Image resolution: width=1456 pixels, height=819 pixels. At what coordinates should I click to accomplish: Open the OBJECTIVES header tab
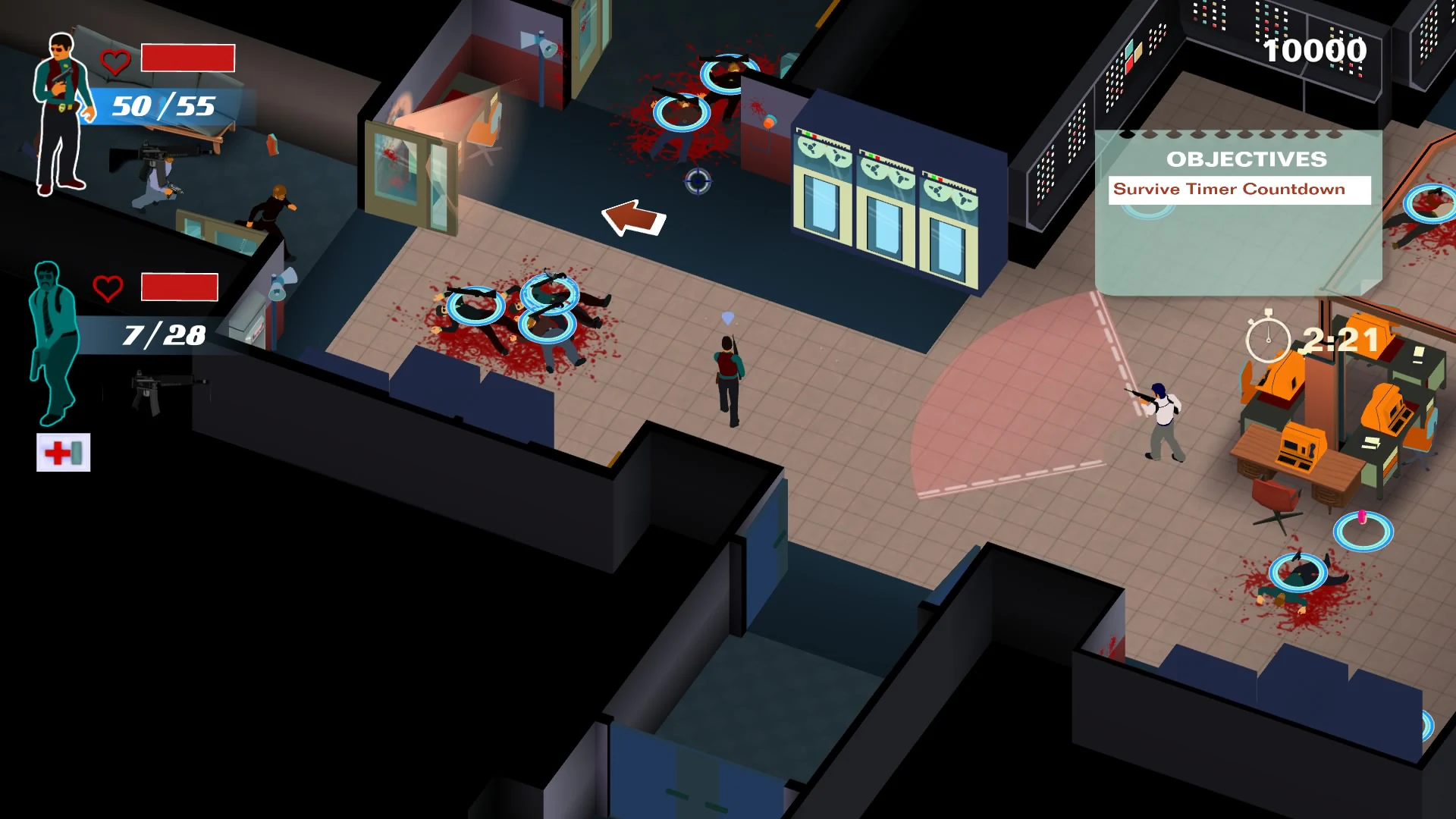click(x=1246, y=158)
